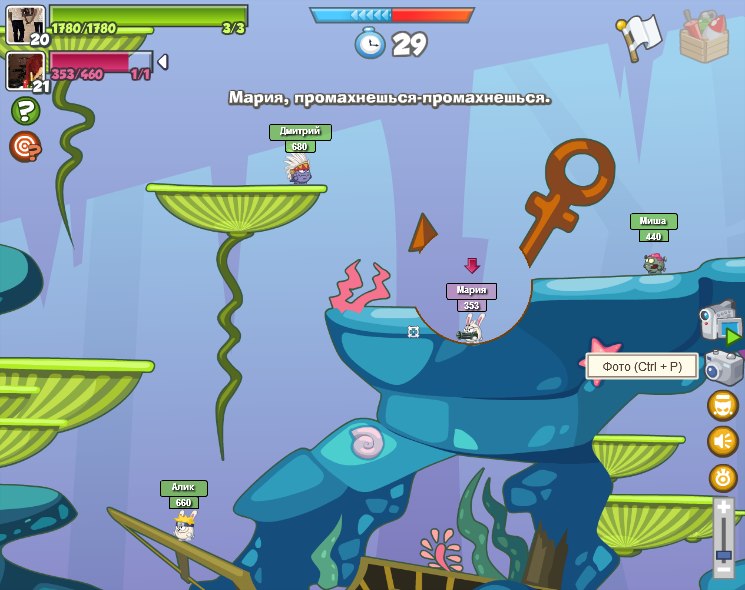Viewport: 745px width, 590px height.
Task: Zoom in with the plus button
Action: [723, 508]
